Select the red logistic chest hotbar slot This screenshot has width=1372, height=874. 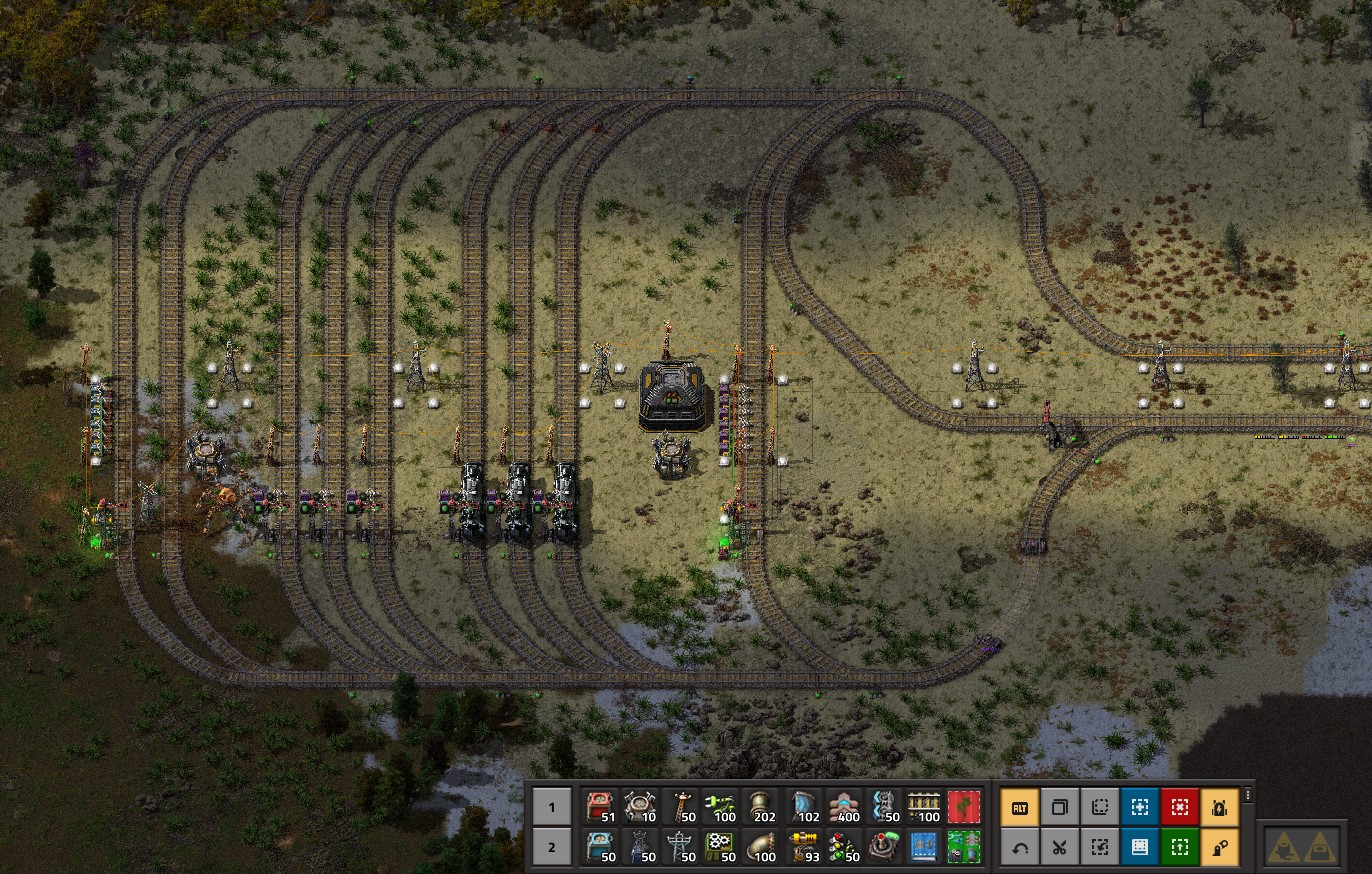coord(600,805)
